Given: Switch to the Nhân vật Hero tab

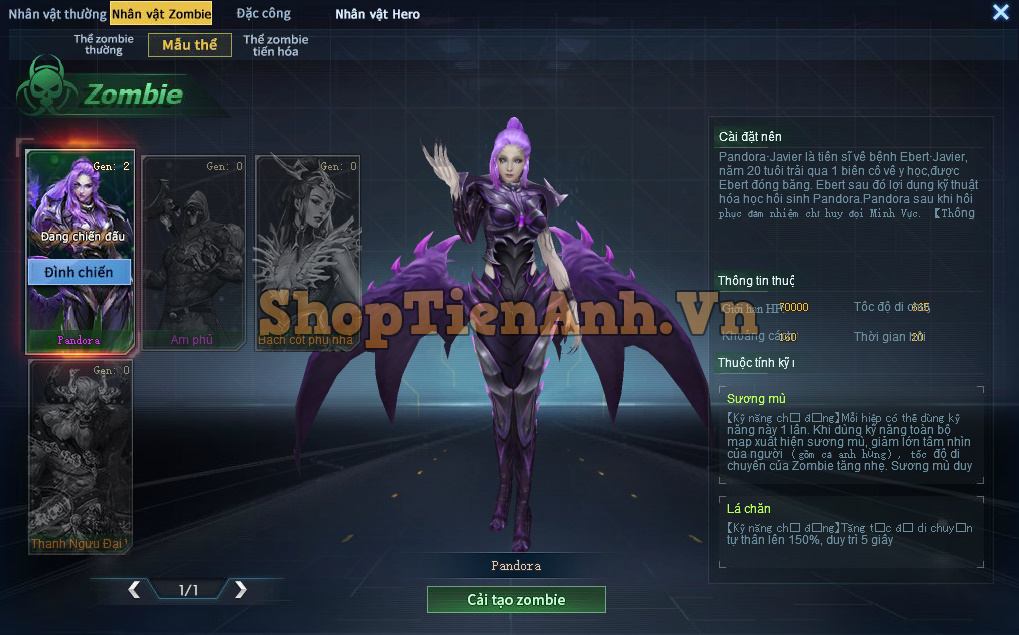Looking at the screenshot, I should (x=377, y=14).
